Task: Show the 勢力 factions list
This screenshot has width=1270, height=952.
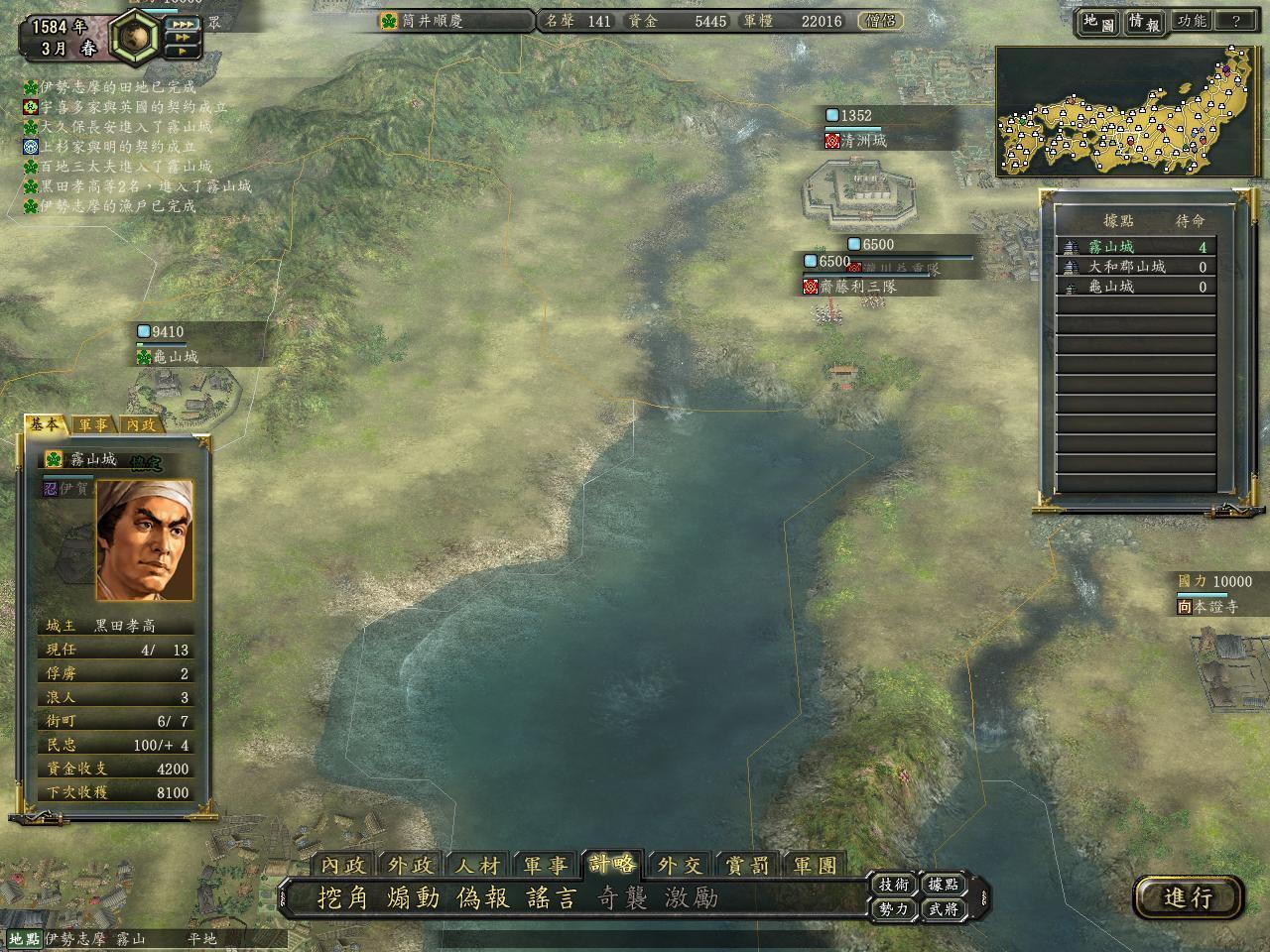Action: pyautogui.click(x=893, y=908)
